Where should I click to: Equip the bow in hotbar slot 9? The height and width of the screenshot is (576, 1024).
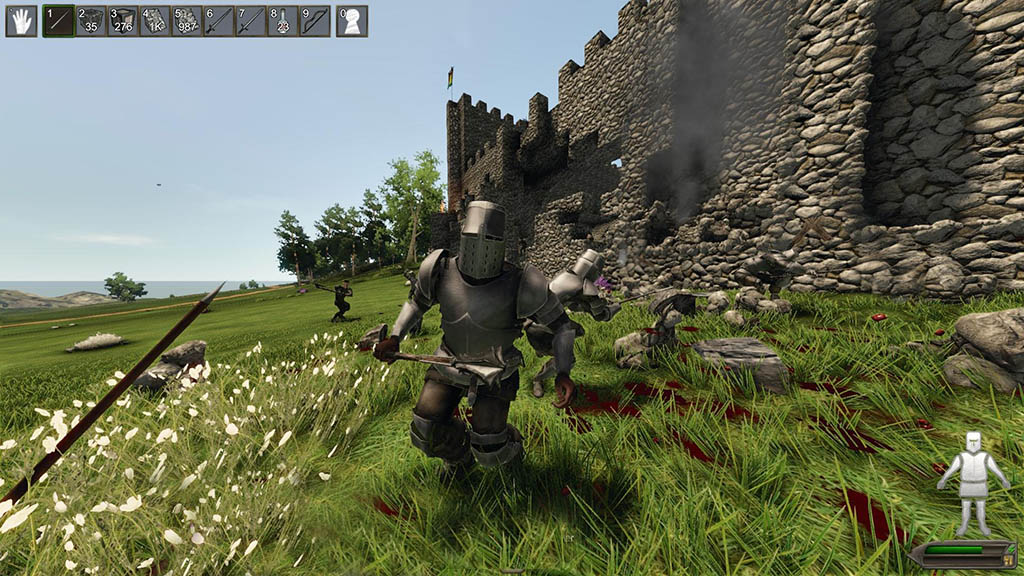coord(315,21)
